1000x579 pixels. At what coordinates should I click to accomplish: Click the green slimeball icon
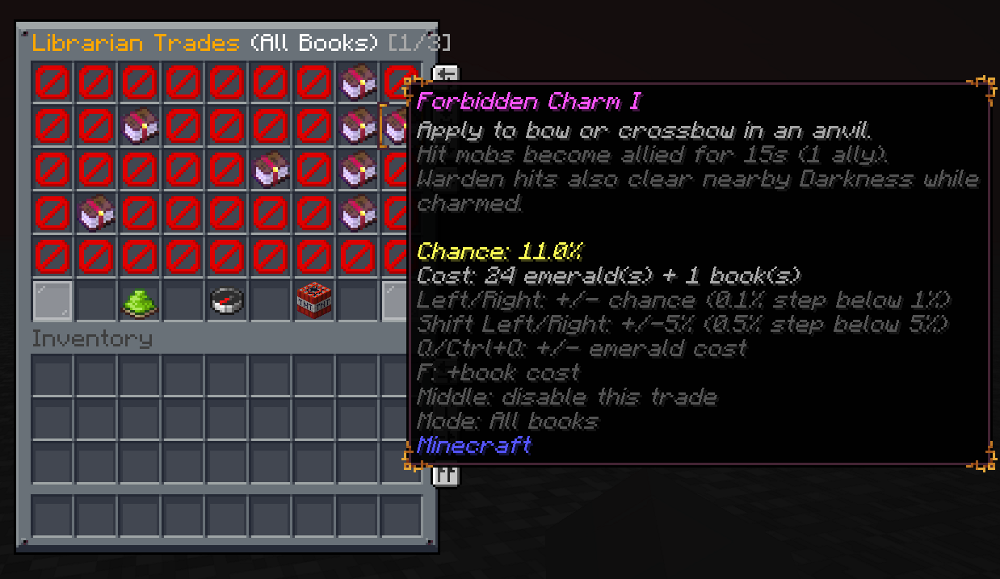[140, 301]
